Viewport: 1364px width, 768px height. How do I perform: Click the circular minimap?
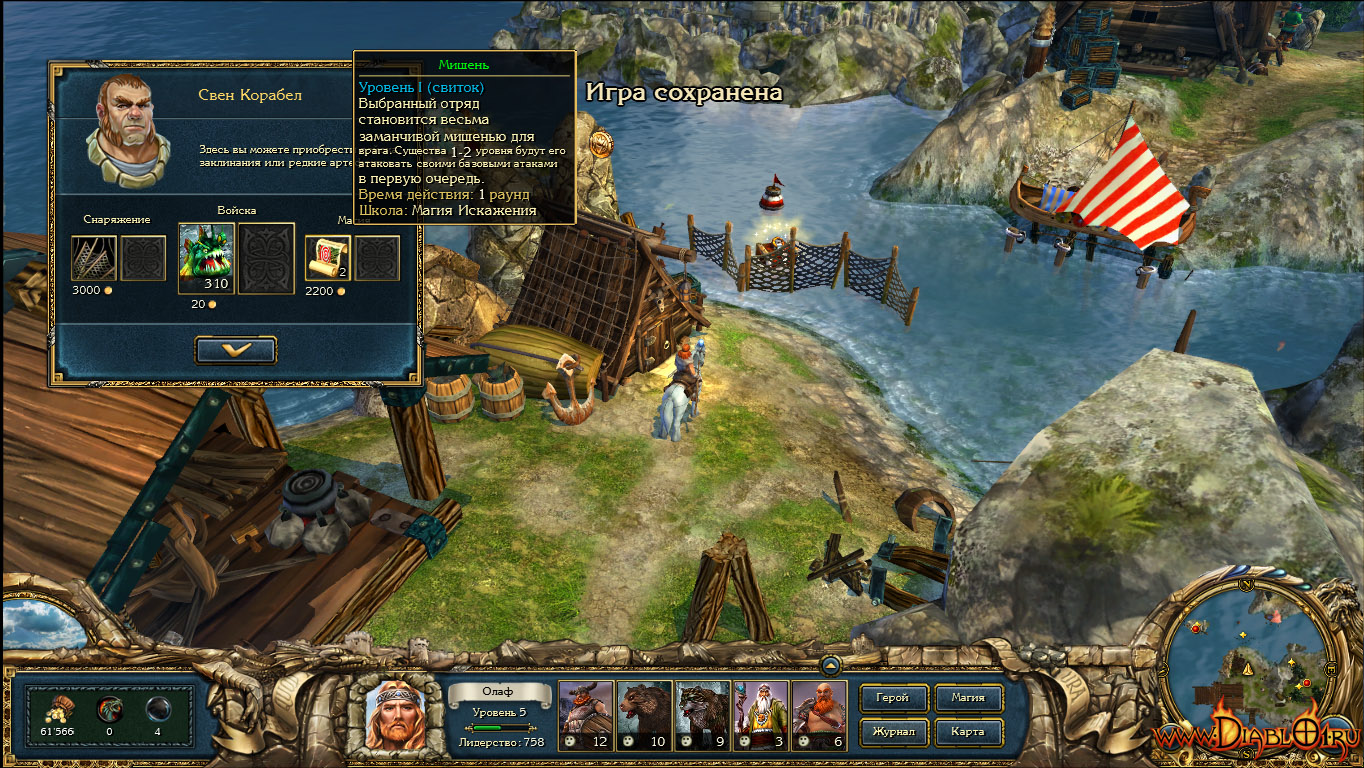[x=1243, y=660]
